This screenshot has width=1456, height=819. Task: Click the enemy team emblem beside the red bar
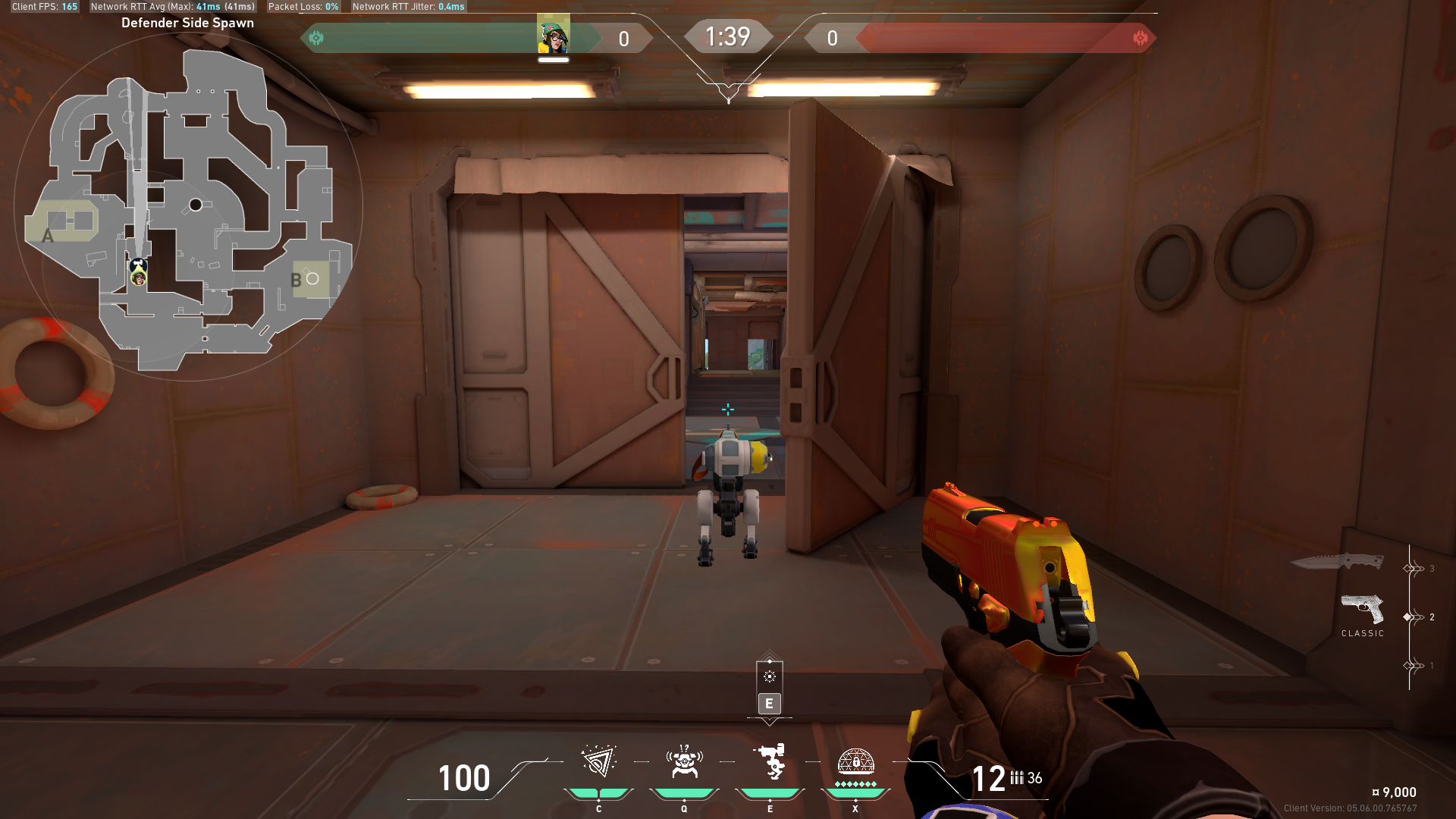[1140, 36]
